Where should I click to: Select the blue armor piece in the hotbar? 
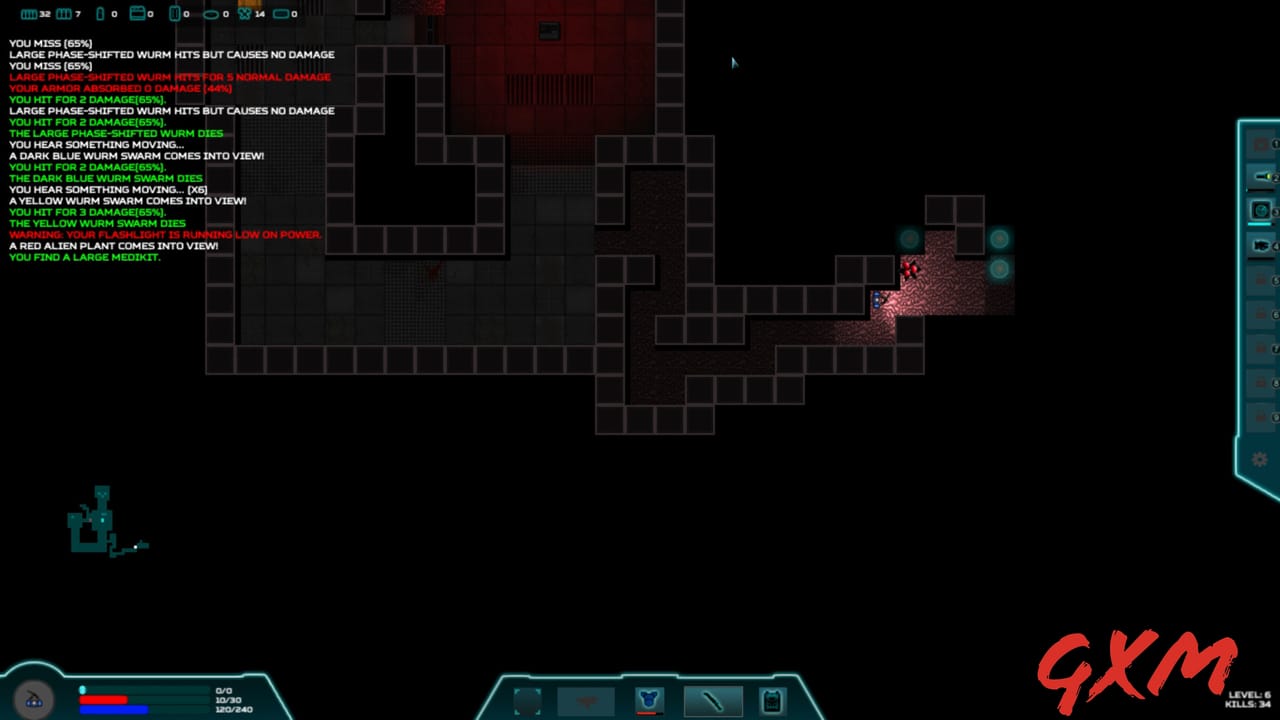click(649, 698)
